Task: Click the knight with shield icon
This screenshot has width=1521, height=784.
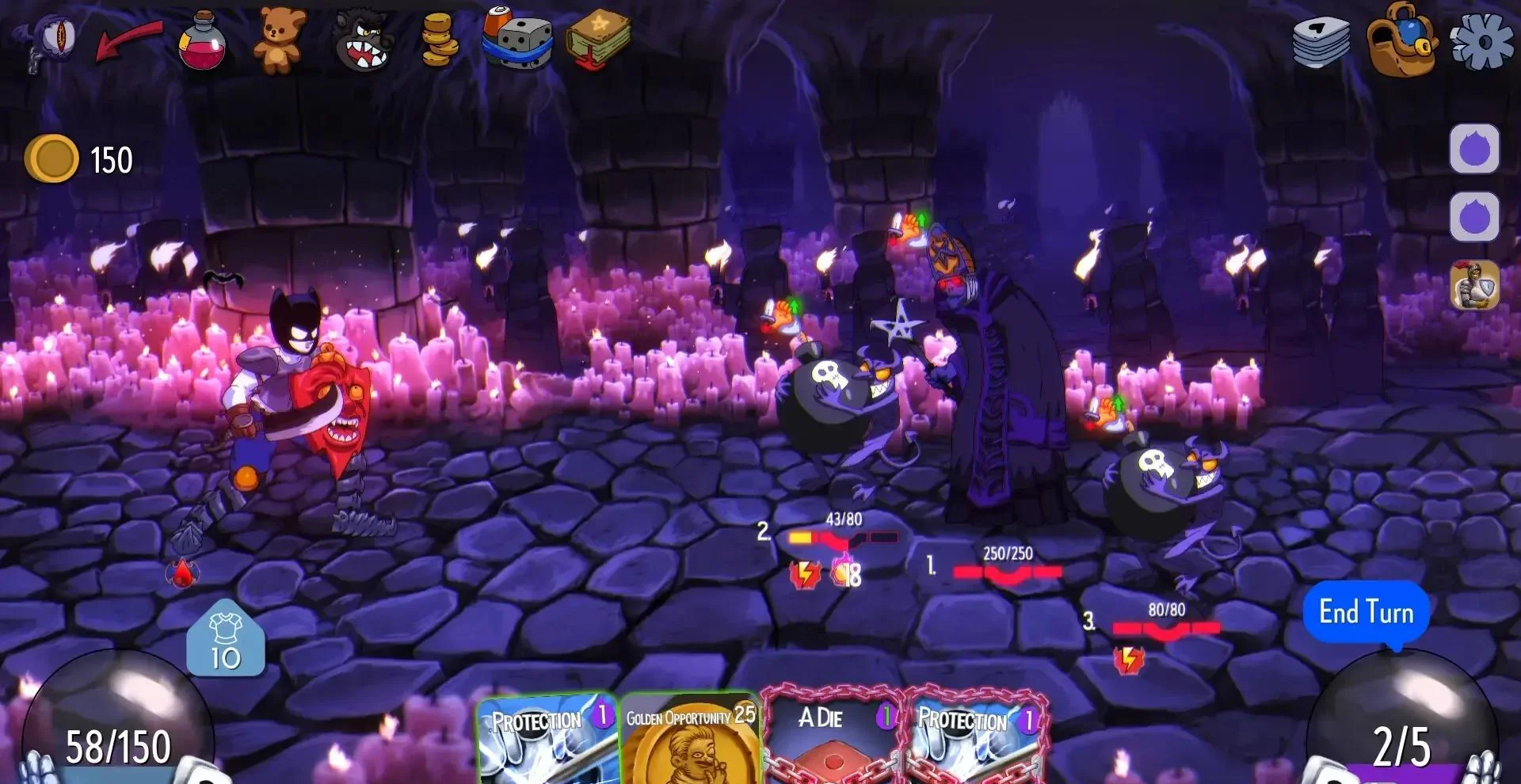Action: click(x=1474, y=285)
